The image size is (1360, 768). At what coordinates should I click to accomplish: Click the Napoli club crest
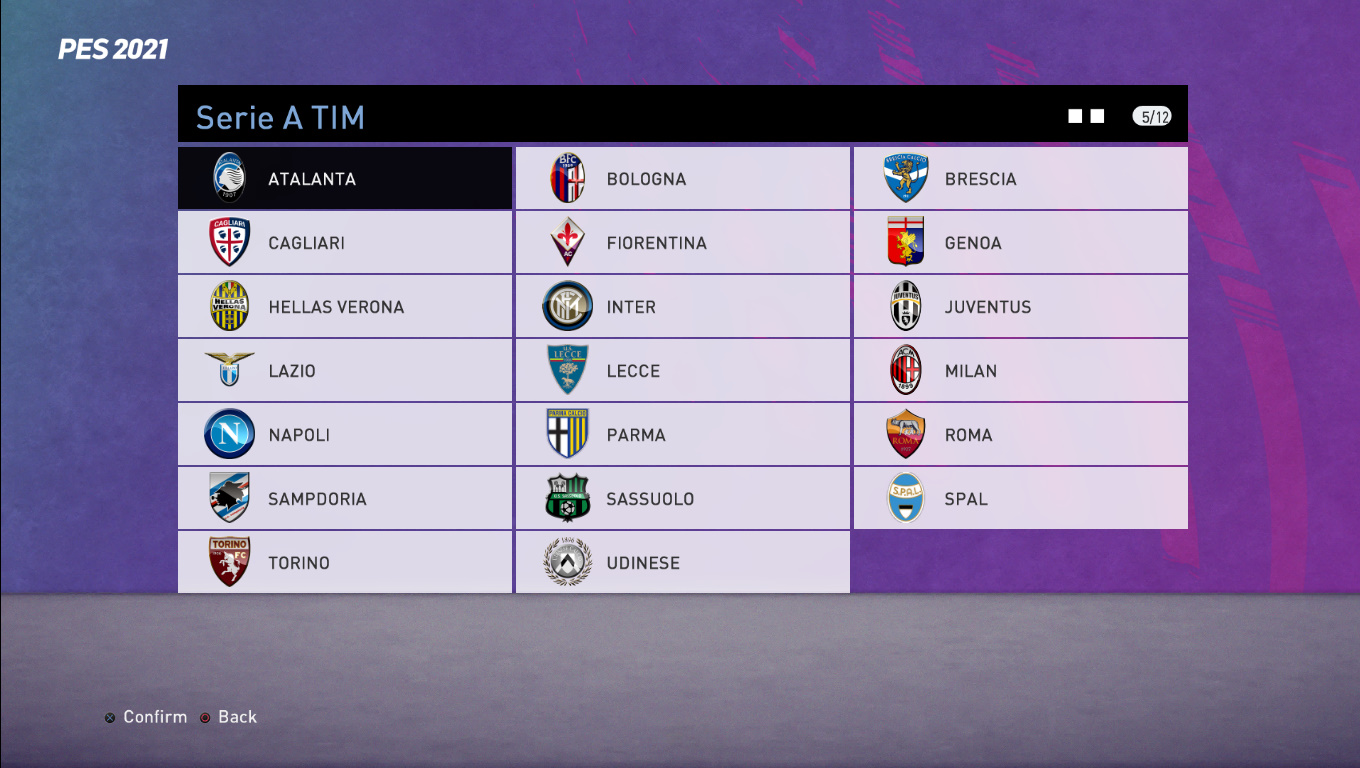coord(229,434)
